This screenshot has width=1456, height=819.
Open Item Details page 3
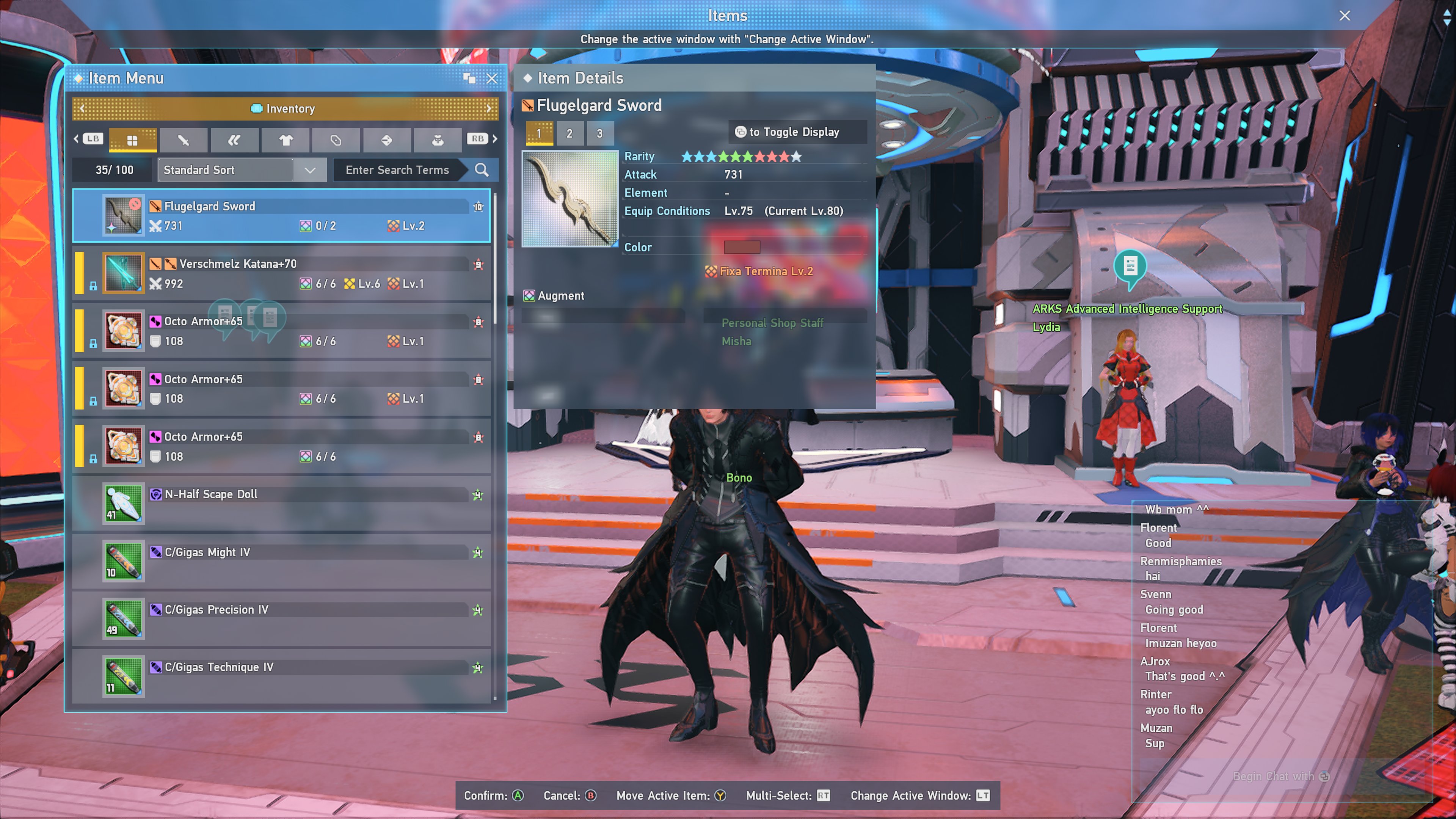[600, 134]
